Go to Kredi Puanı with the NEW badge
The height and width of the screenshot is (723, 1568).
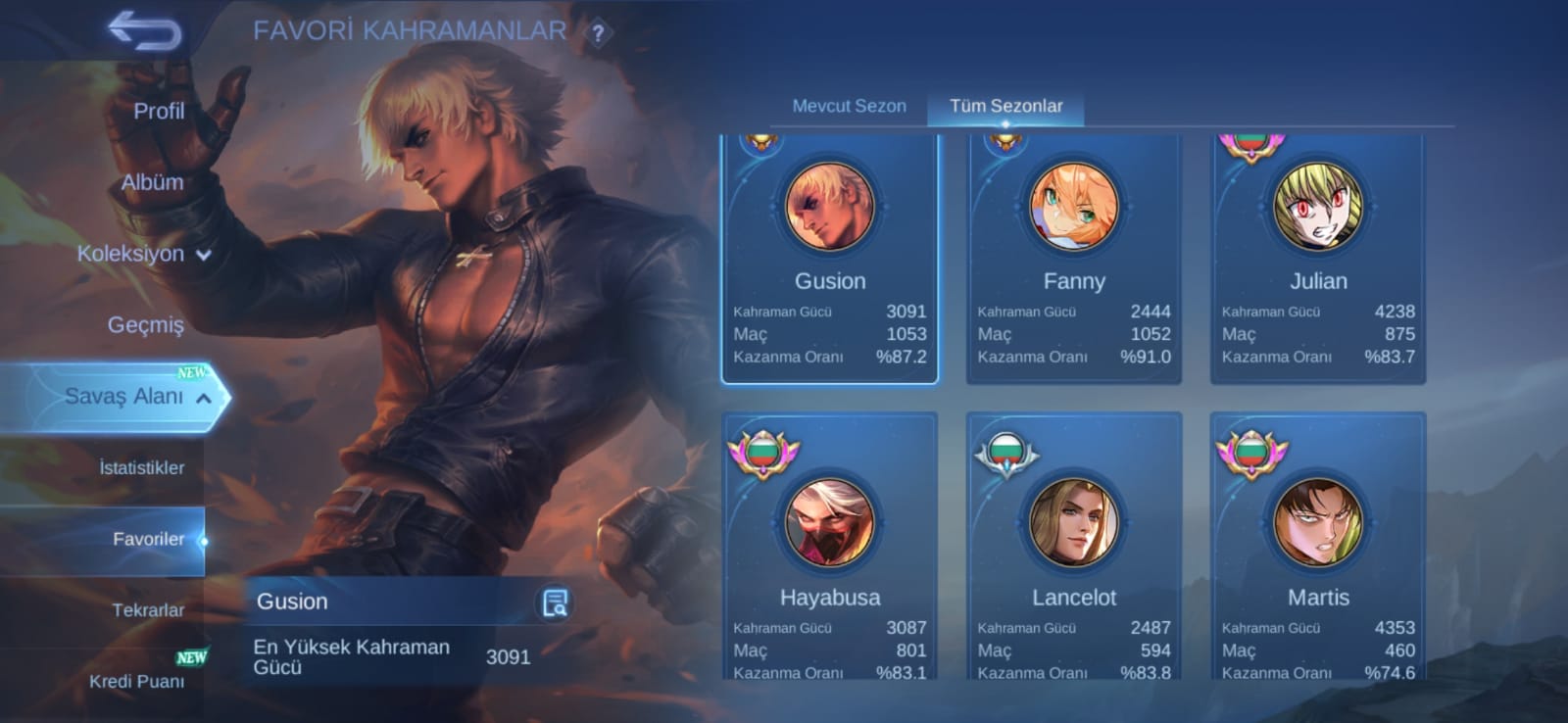click(136, 681)
